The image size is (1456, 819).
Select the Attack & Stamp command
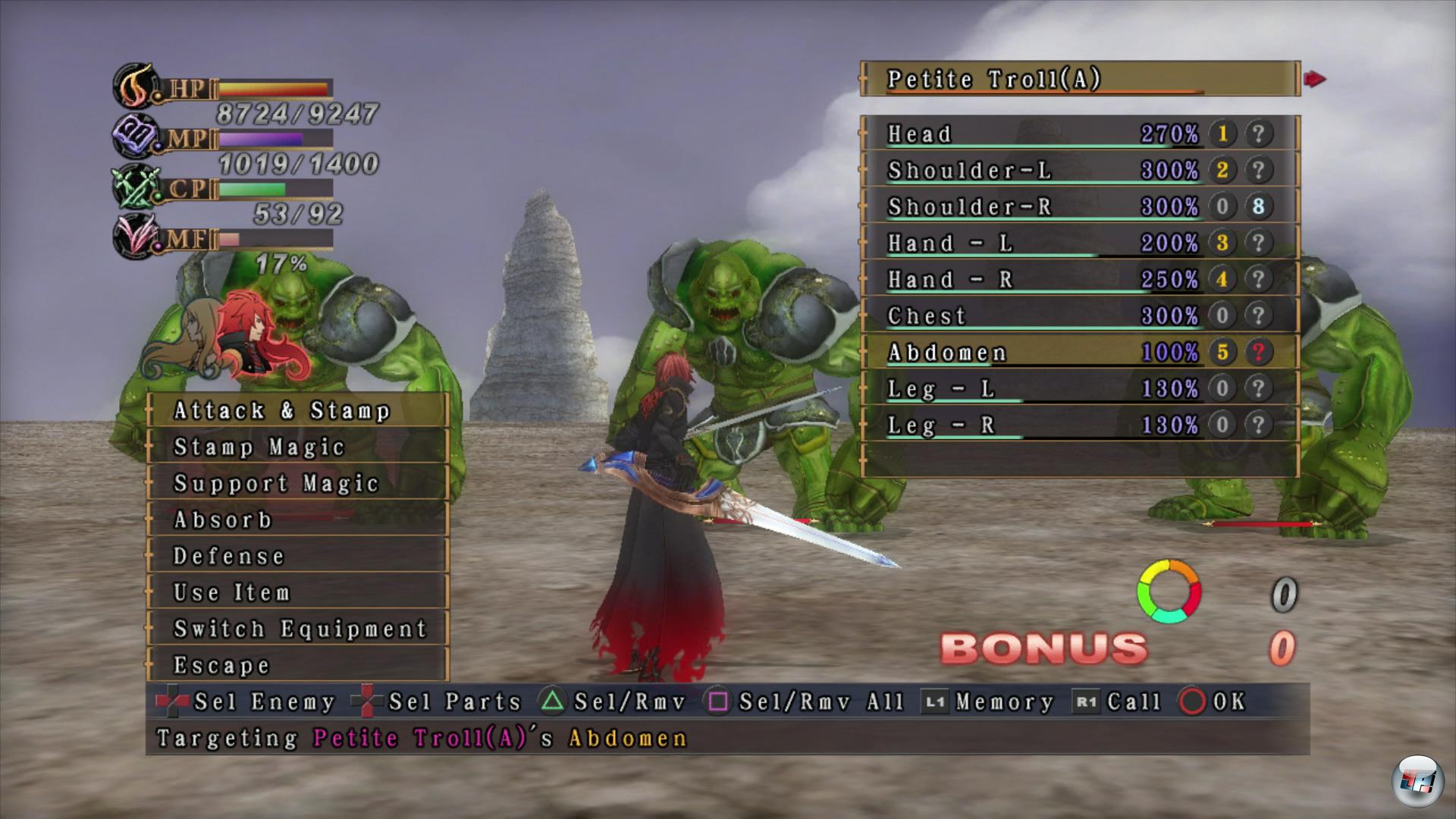tap(297, 410)
